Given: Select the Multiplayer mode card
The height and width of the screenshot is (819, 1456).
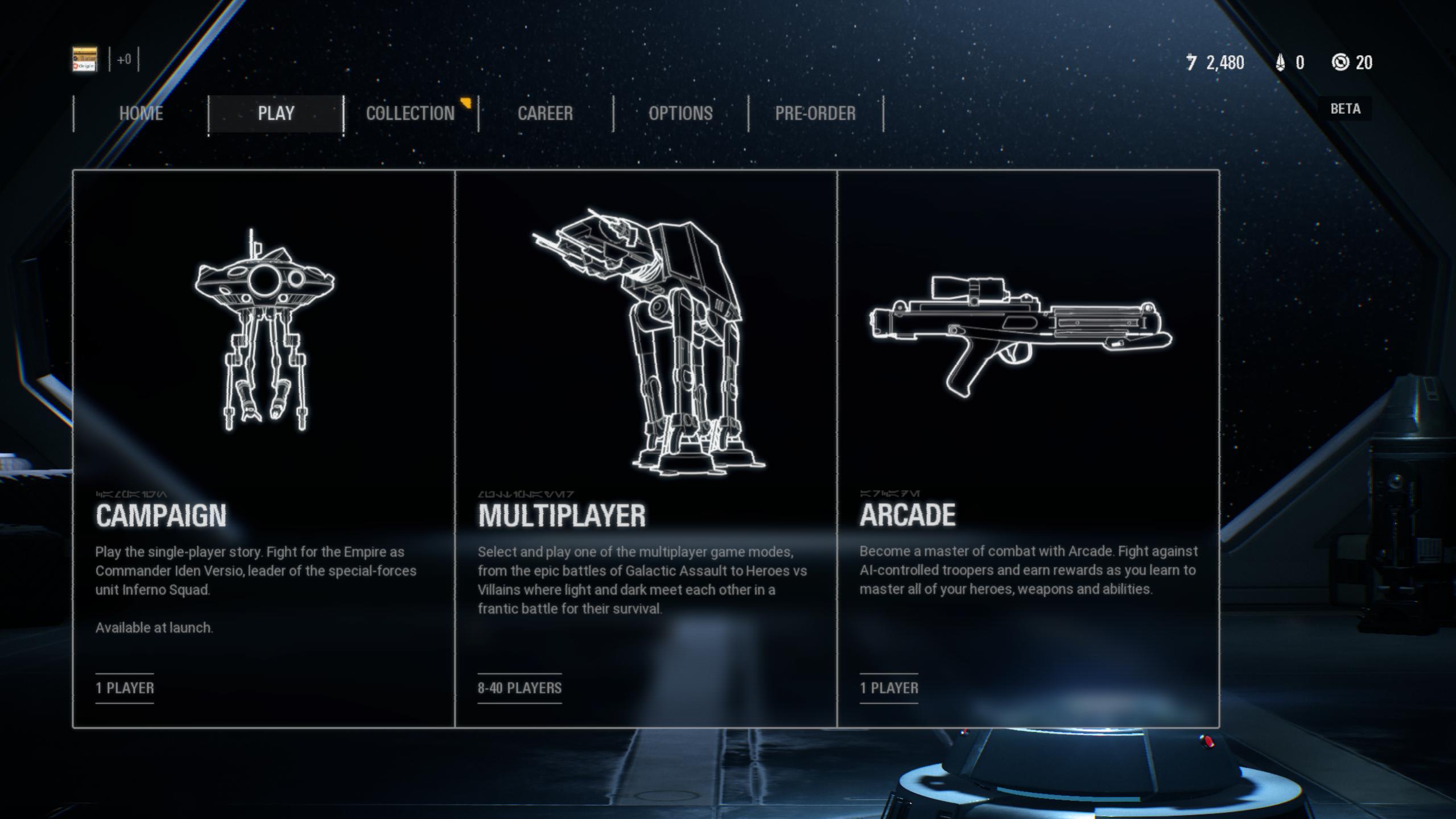Looking at the screenshot, I should (646, 448).
